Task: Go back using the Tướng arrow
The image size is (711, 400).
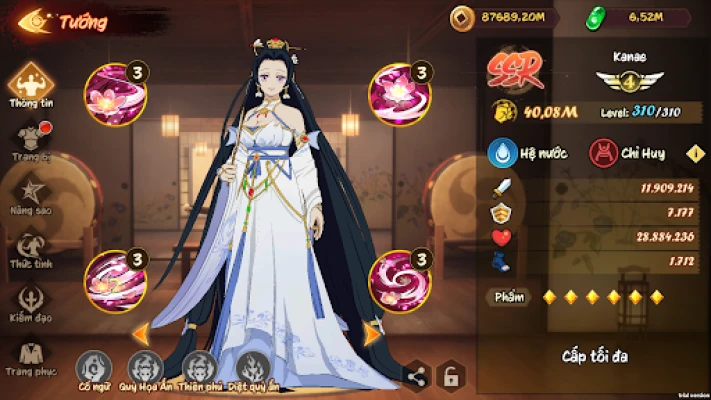Action: point(33,22)
